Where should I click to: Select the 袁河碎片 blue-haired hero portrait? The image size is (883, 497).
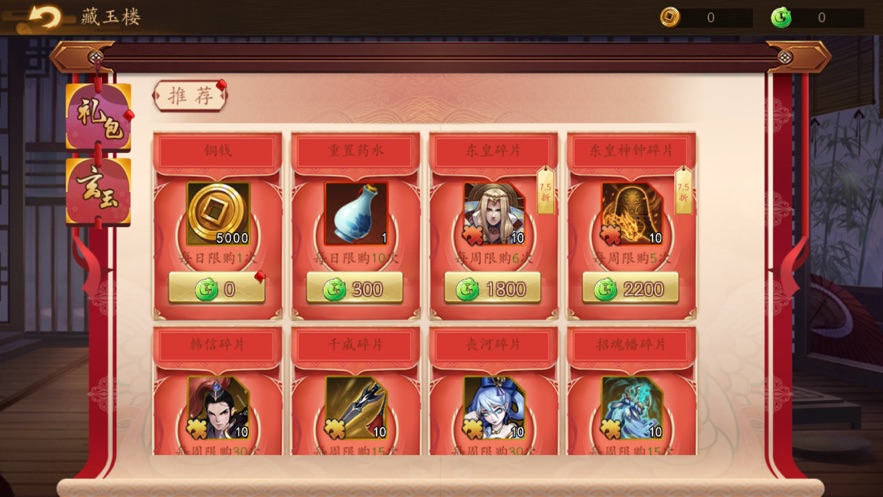pyautogui.click(x=493, y=407)
